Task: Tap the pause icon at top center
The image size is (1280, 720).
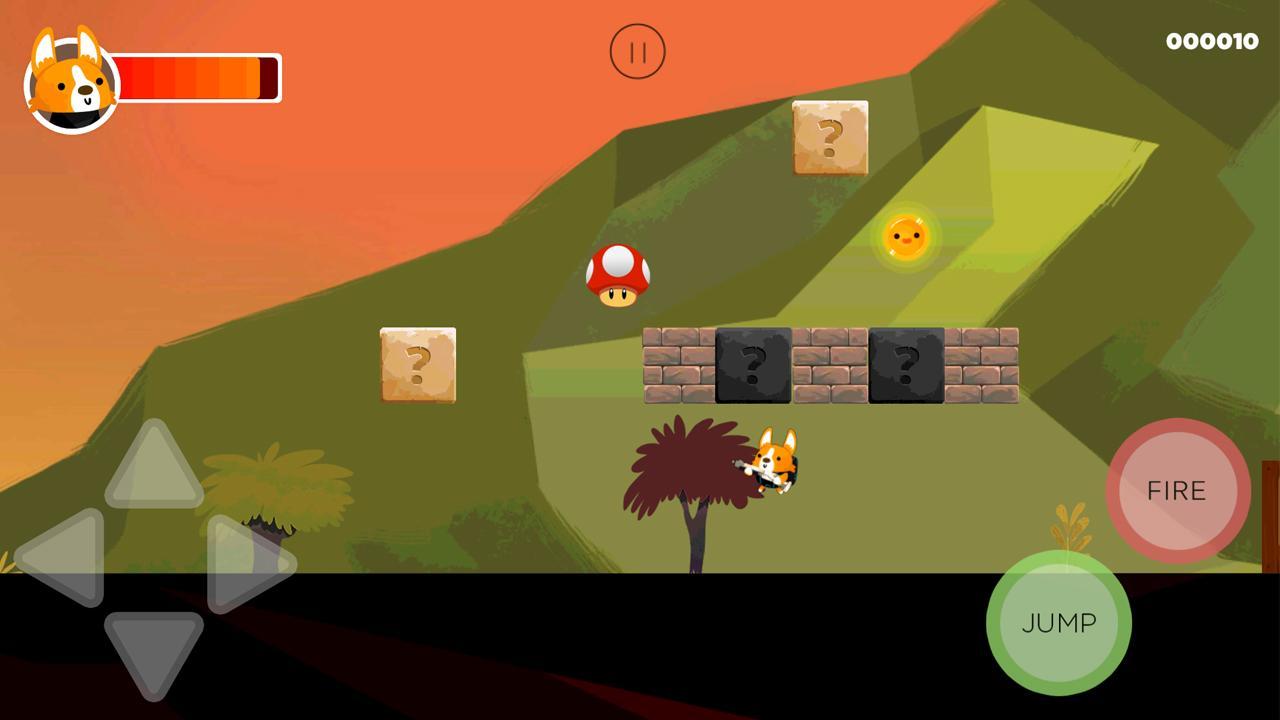Action: click(638, 51)
